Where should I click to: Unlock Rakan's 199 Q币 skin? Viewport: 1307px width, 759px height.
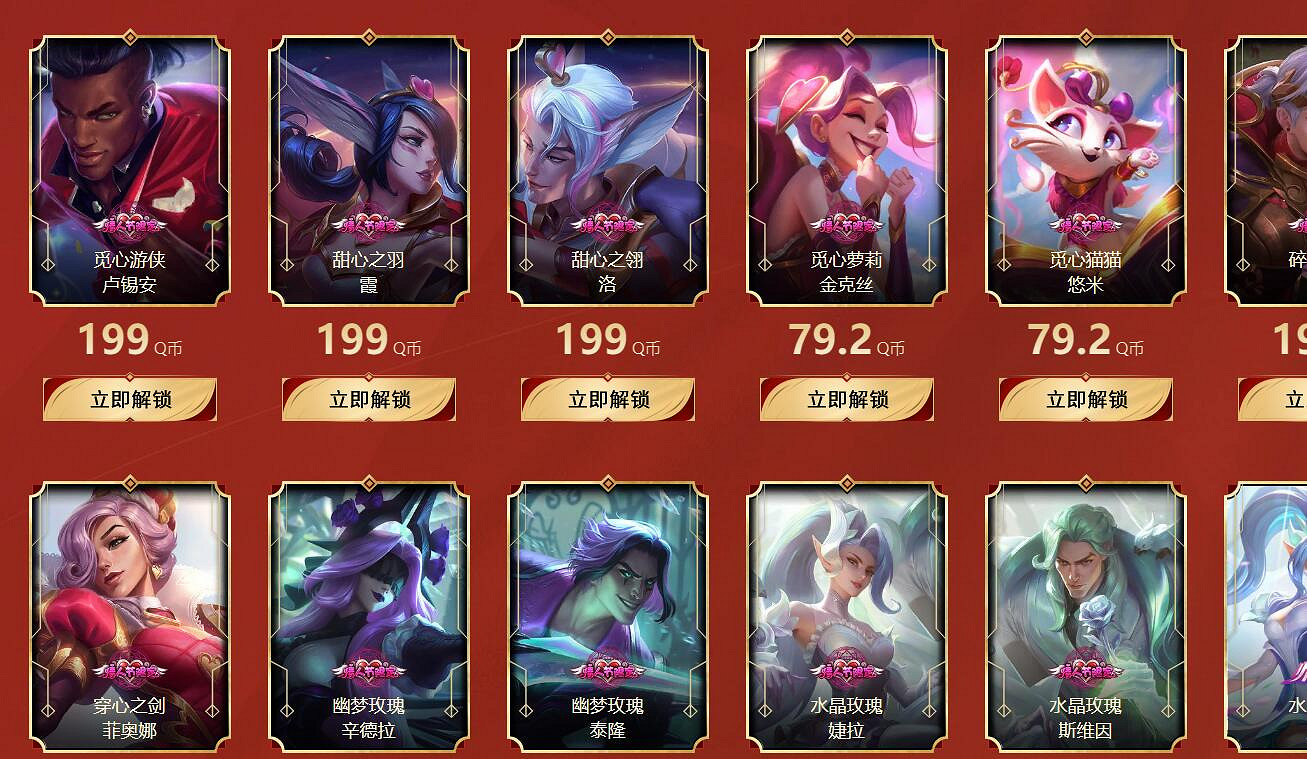(607, 399)
